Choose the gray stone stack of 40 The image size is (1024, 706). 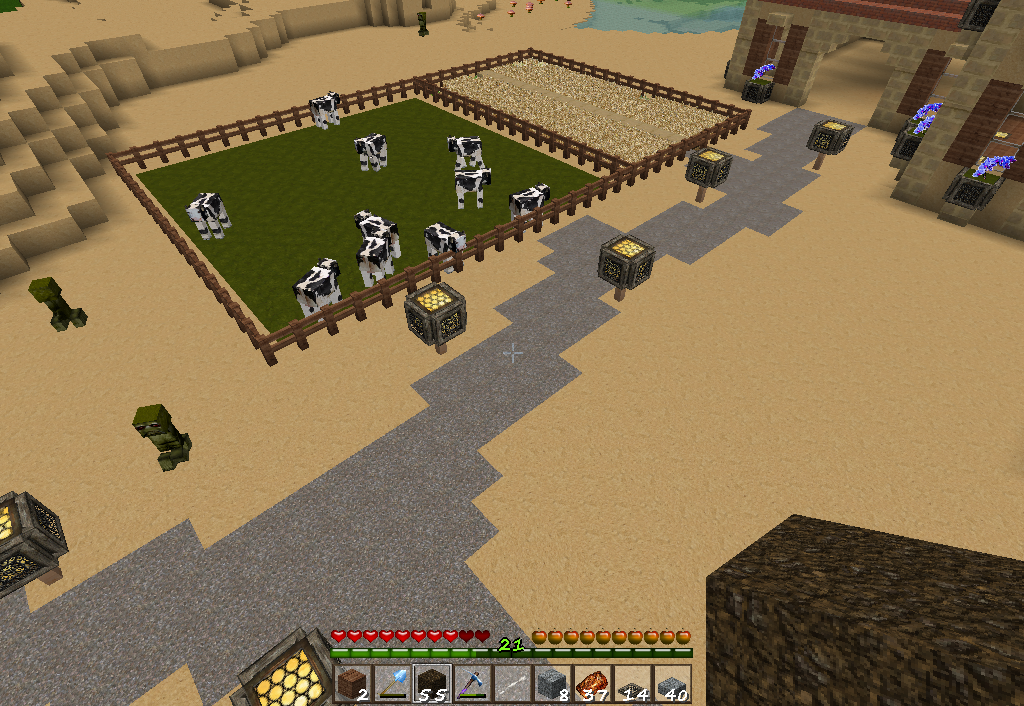pyautogui.click(x=672, y=685)
